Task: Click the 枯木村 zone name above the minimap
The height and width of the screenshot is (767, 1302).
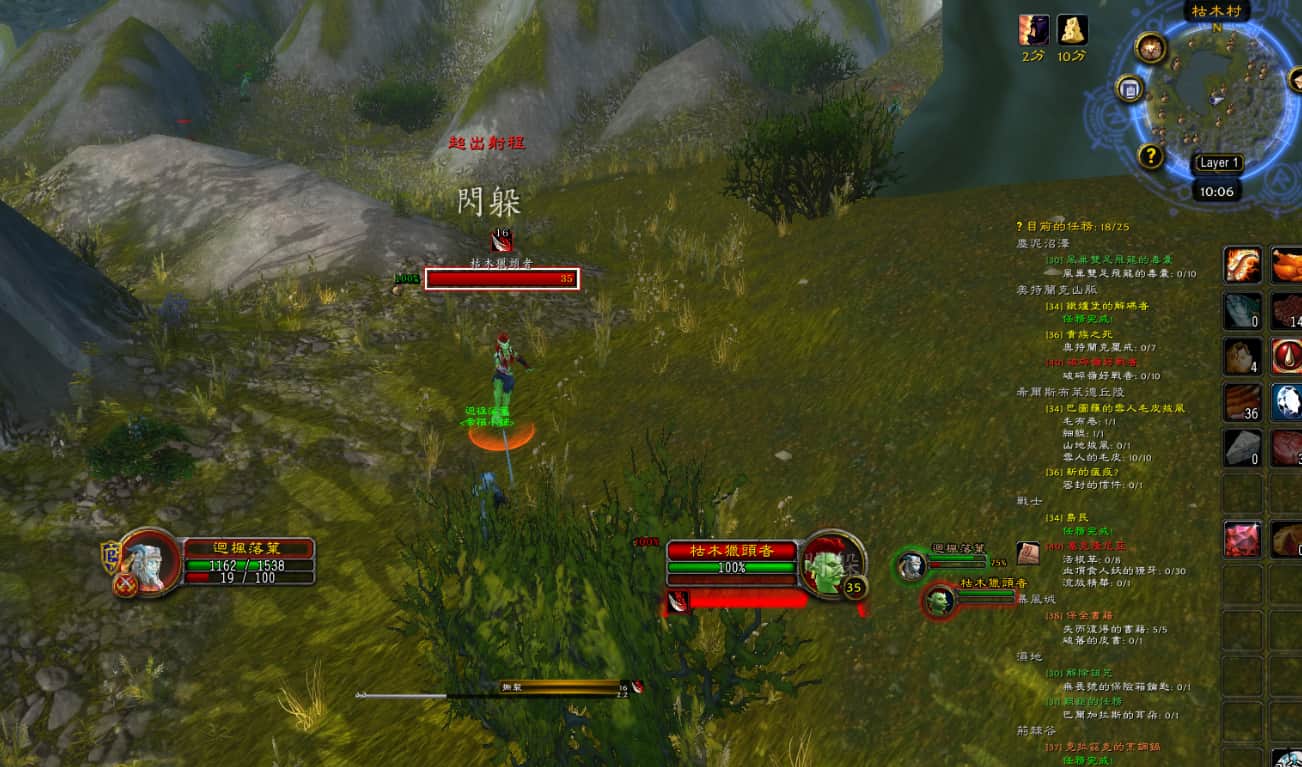Action: pos(1214,12)
